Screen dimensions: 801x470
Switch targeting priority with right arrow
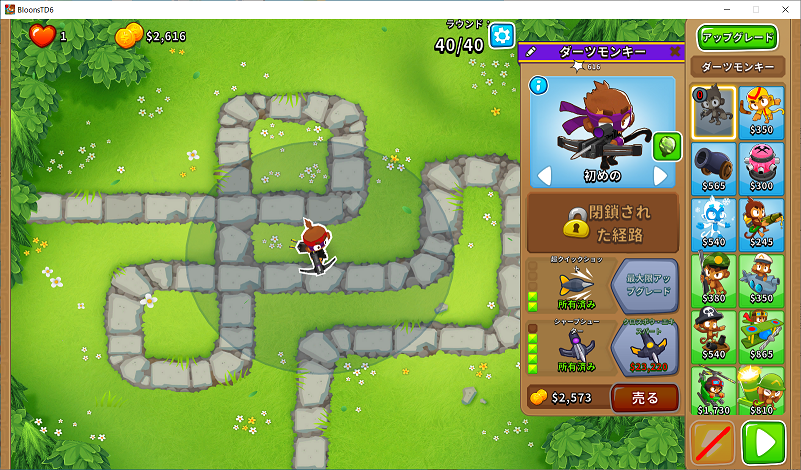click(x=660, y=176)
